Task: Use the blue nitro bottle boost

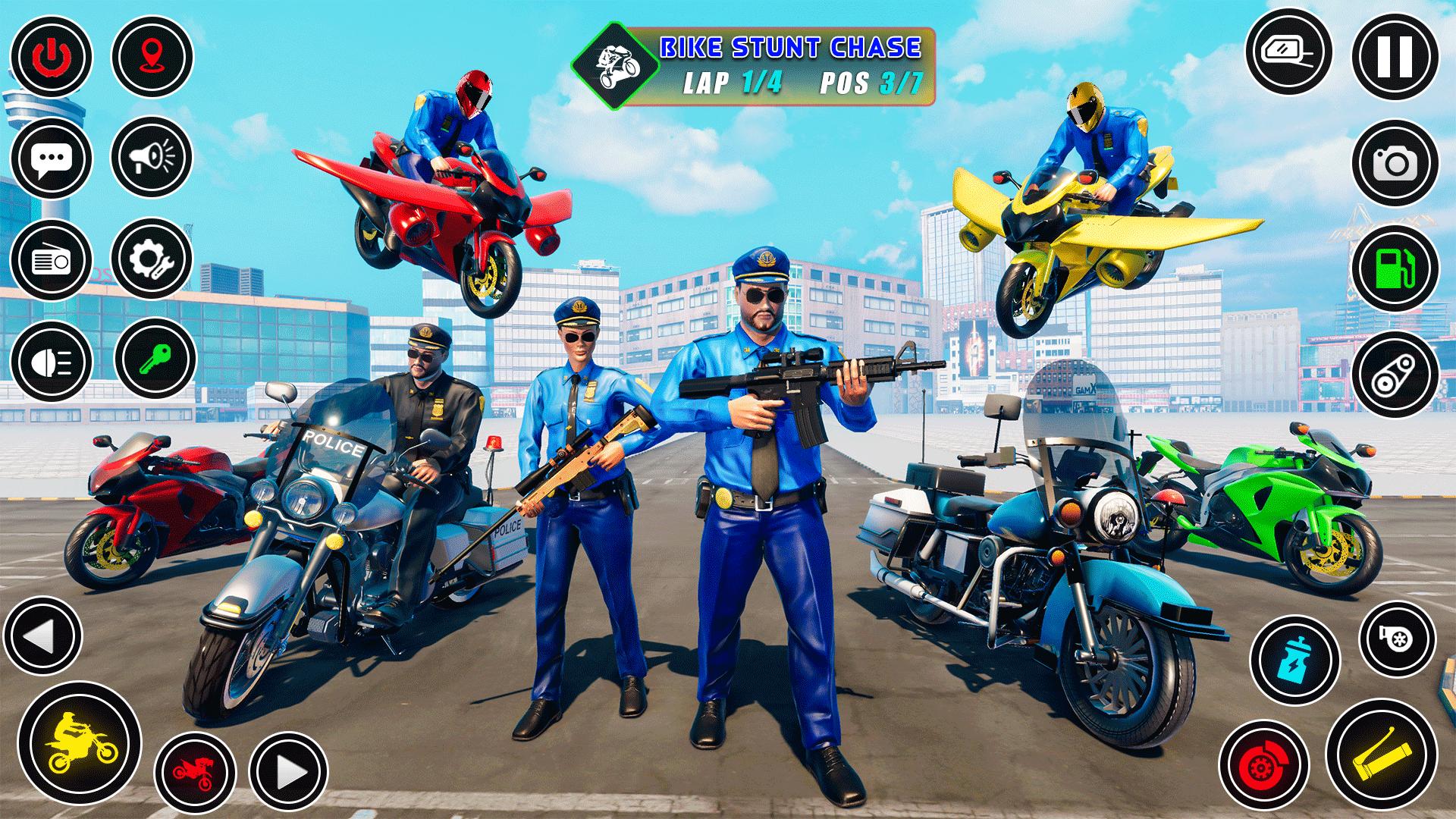Action: 1294,659
